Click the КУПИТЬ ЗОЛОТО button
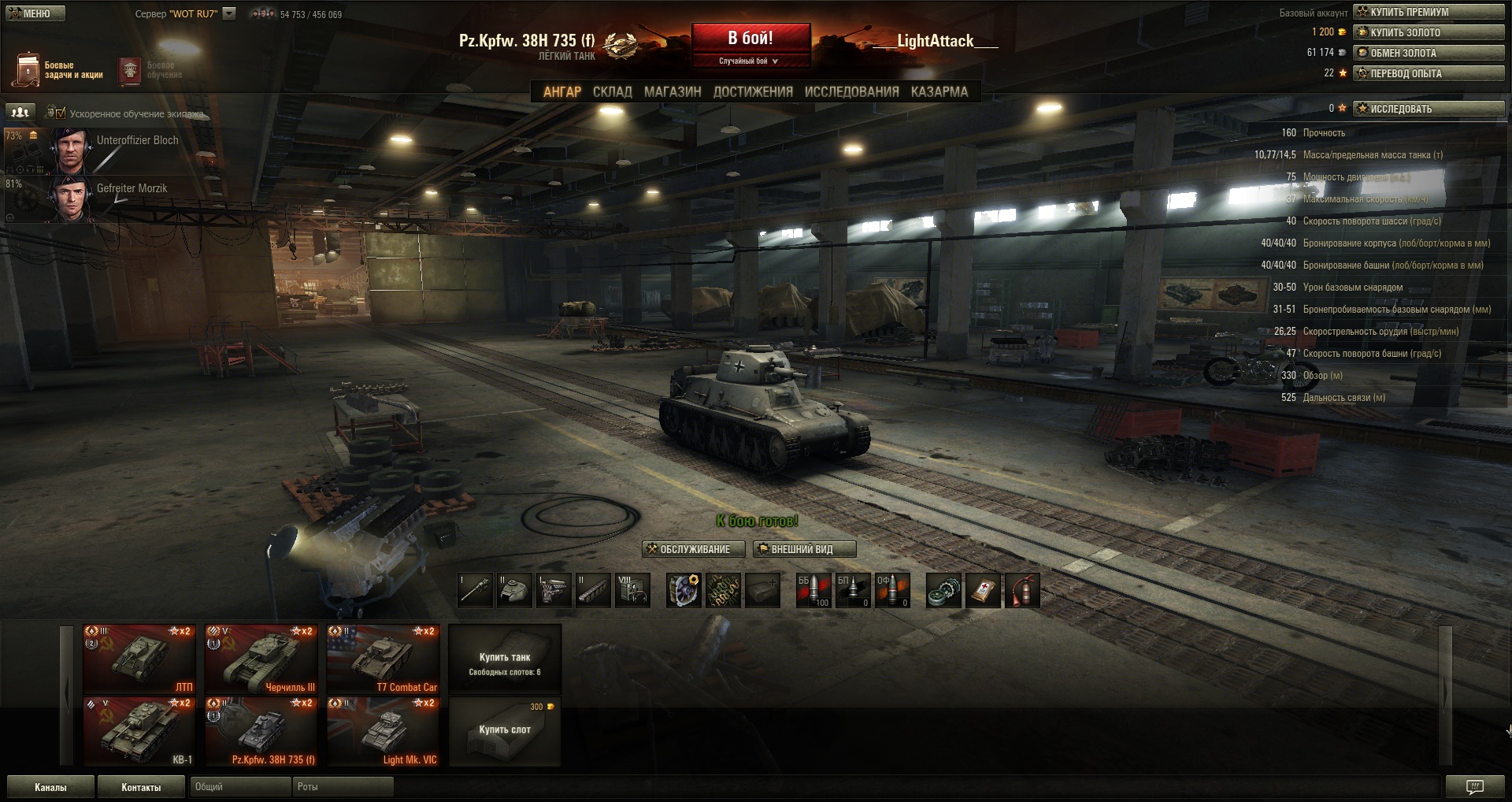The image size is (1512, 802). pos(1429,32)
